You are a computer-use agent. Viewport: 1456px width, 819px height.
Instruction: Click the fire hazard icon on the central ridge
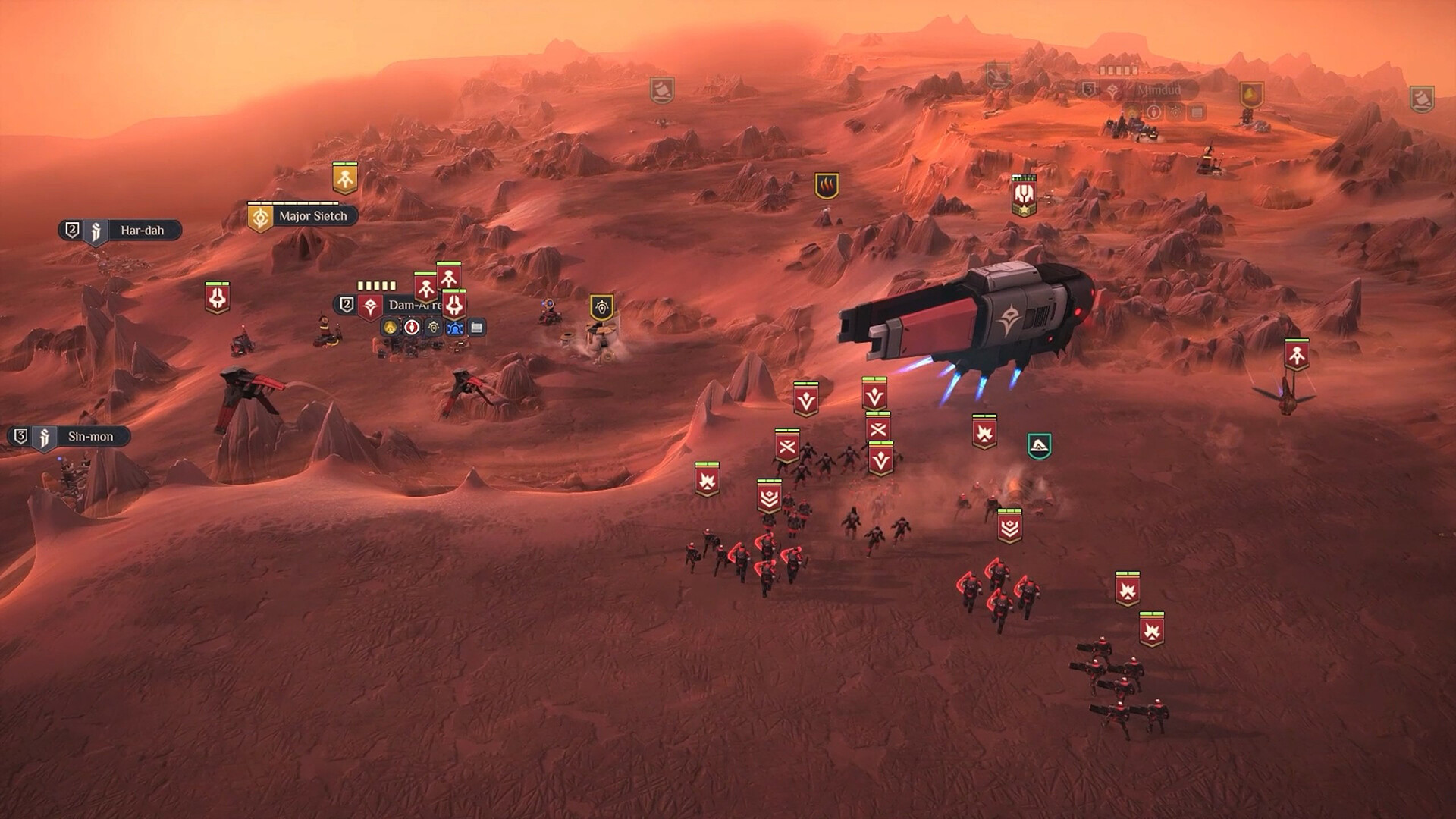[x=827, y=184]
